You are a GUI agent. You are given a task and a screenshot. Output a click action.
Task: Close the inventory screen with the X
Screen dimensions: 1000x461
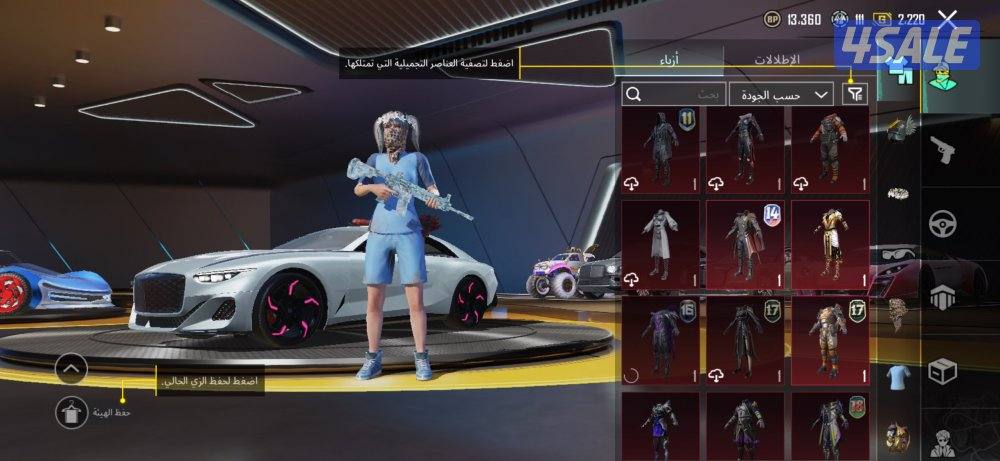[x=948, y=18]
